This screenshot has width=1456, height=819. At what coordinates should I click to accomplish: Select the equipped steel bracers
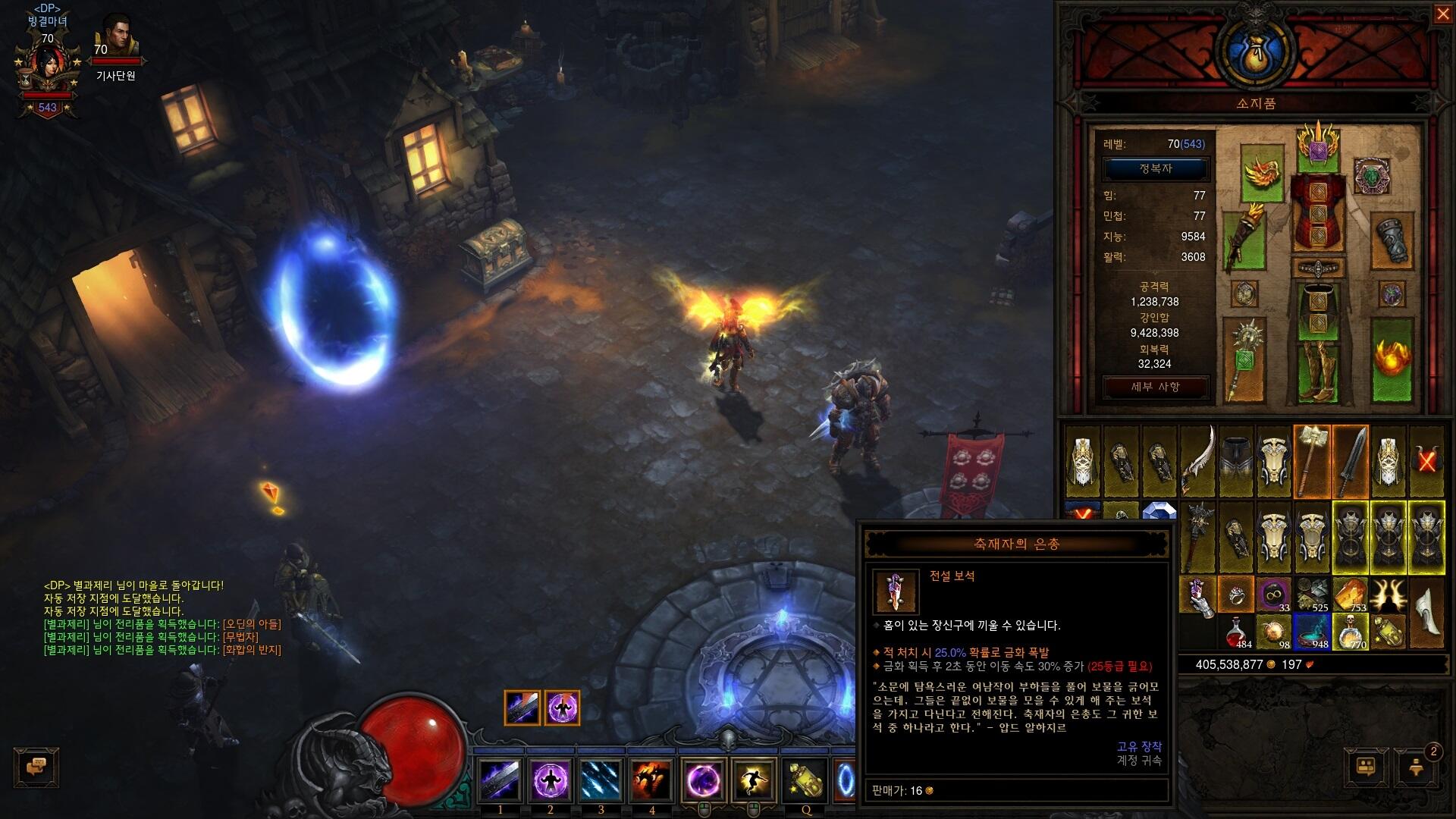click(x=1392, y=240)
